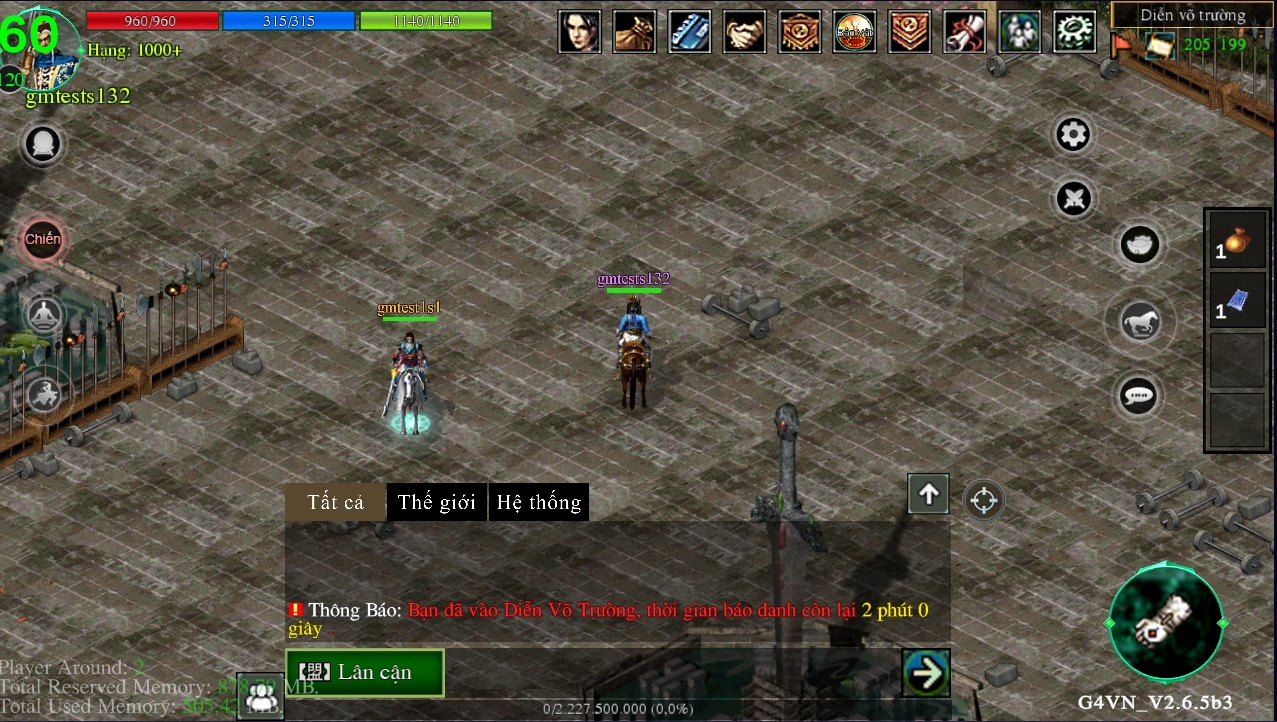This screenshot has width=1277, height=722.
Task: Switch to the Thế giới chat tab
Action: (437, 502)
